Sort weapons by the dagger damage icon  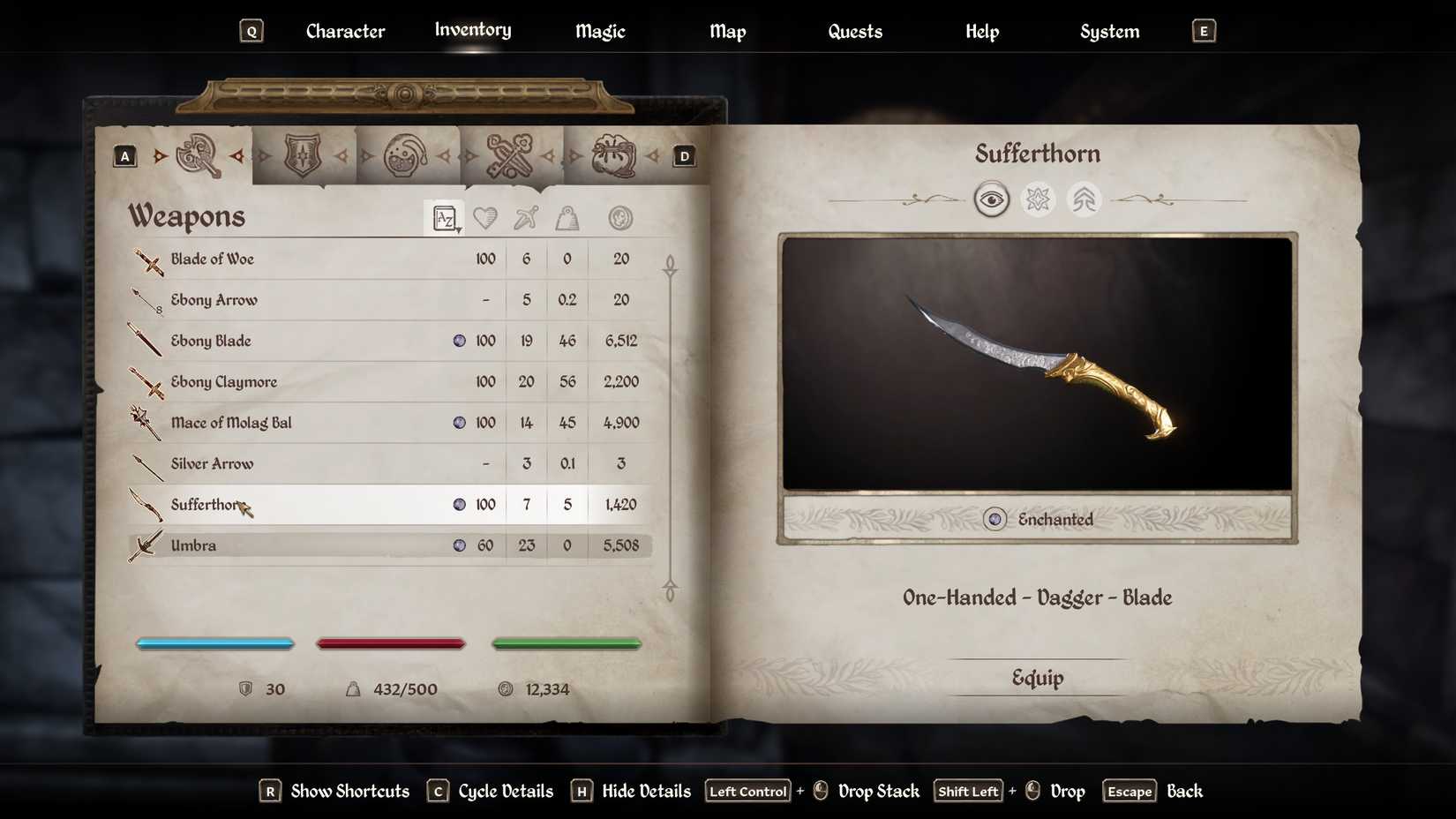click(526, 217)
